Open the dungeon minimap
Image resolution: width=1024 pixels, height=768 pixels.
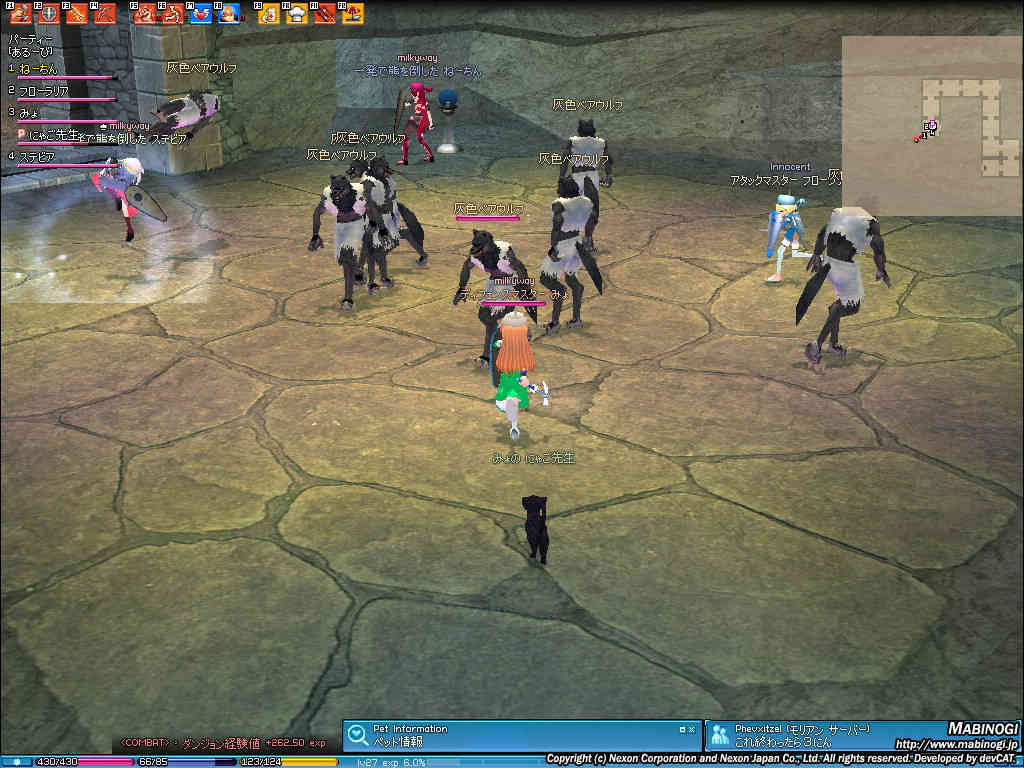(931, 126)
